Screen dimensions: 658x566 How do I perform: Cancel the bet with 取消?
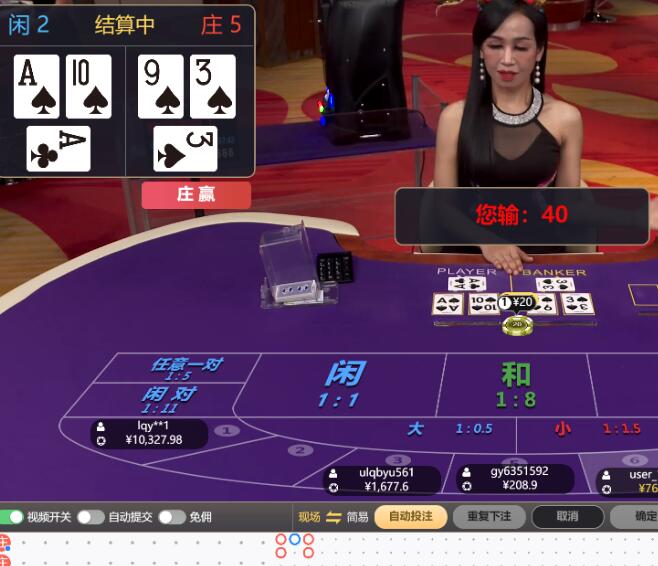(567, 517)
